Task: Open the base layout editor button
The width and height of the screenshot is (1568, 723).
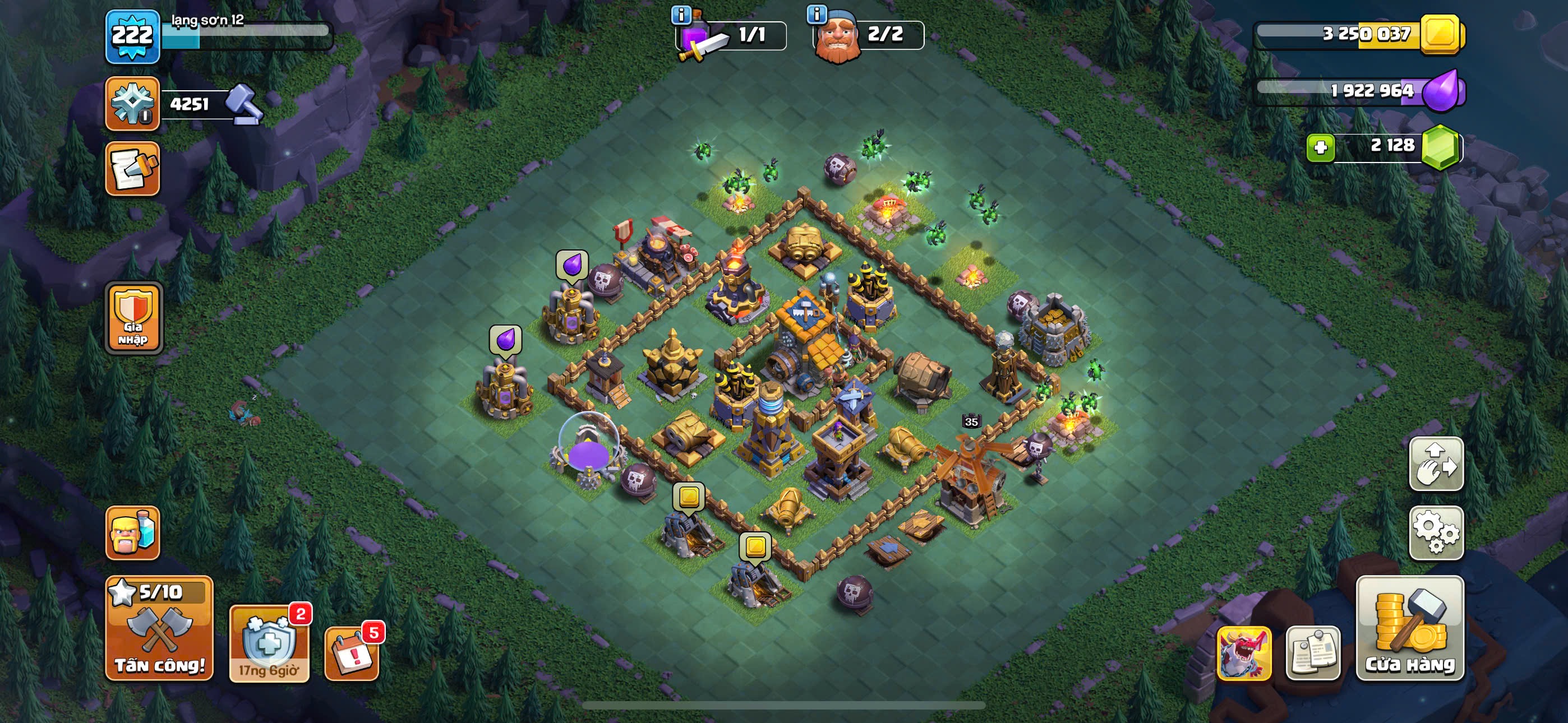Action: tap(1436, 464)
